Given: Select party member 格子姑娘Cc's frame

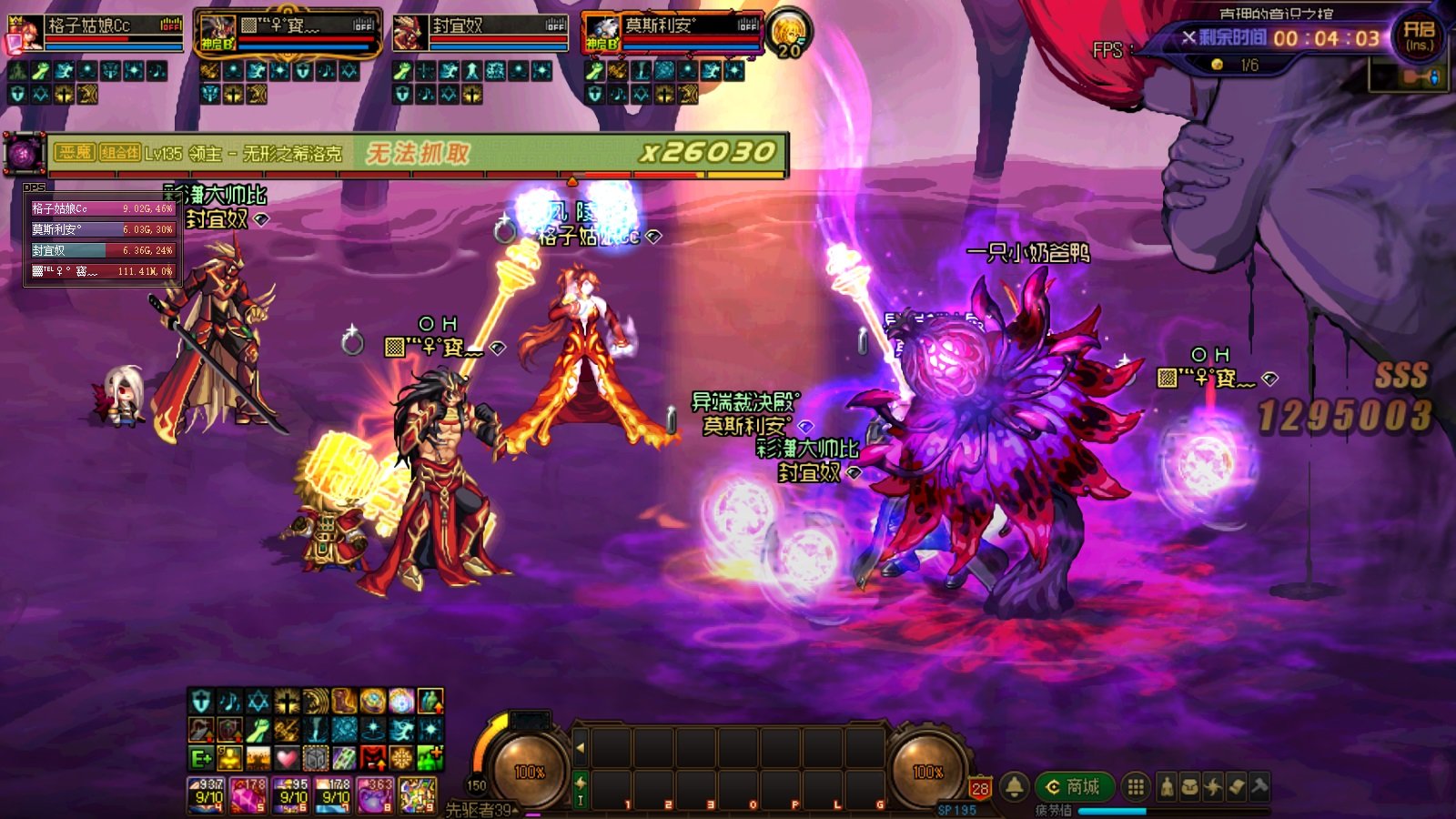Looking at the screenshot, I should point(96,33).
